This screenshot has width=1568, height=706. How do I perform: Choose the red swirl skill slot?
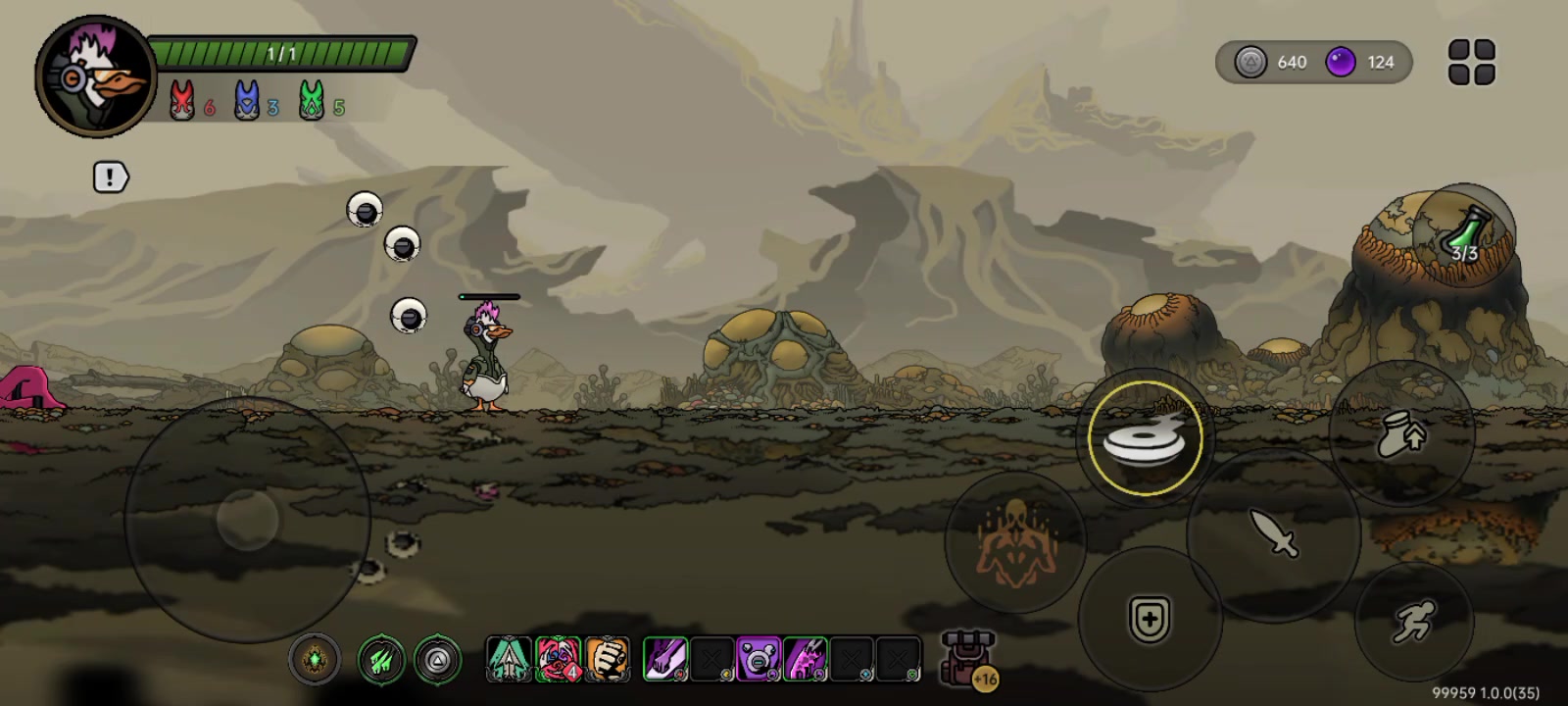click(x=558, y=659)
